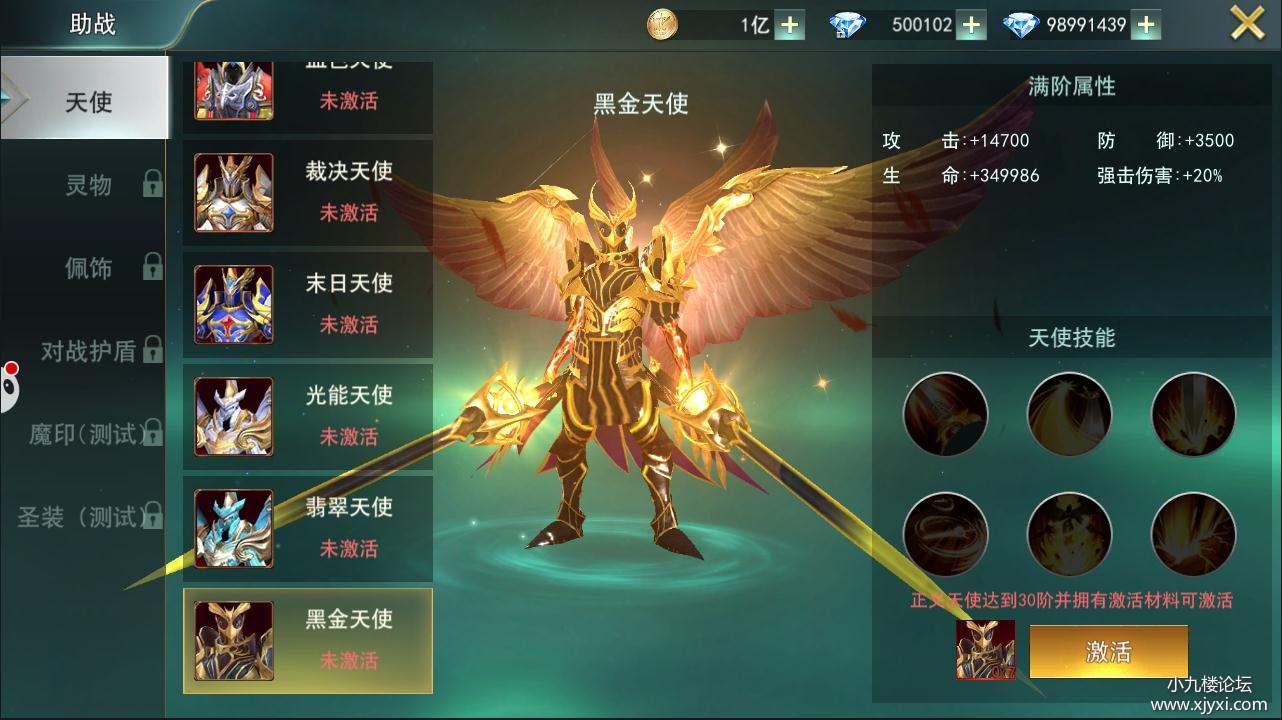
Task: Click the gold coin currency icon
Action: (663, 23)
